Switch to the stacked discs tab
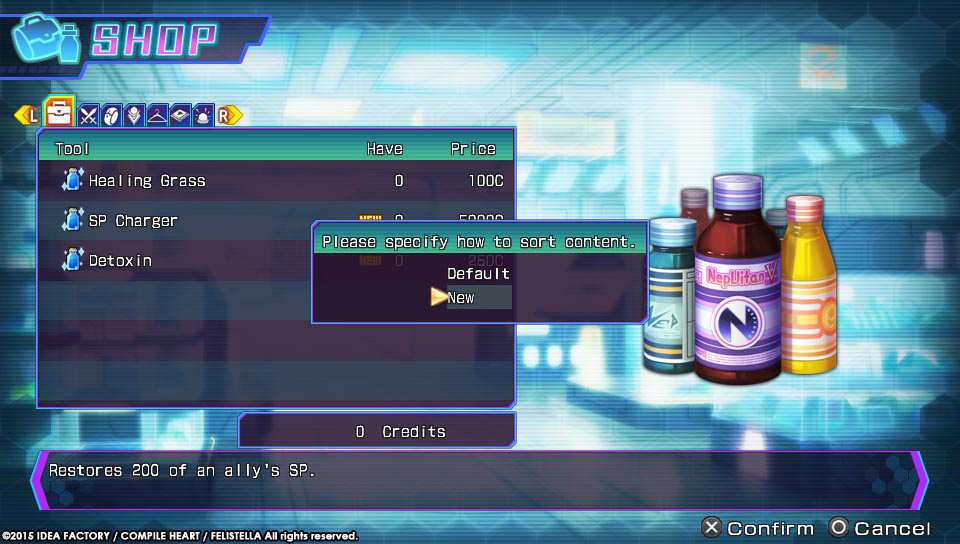 (180, 115)
